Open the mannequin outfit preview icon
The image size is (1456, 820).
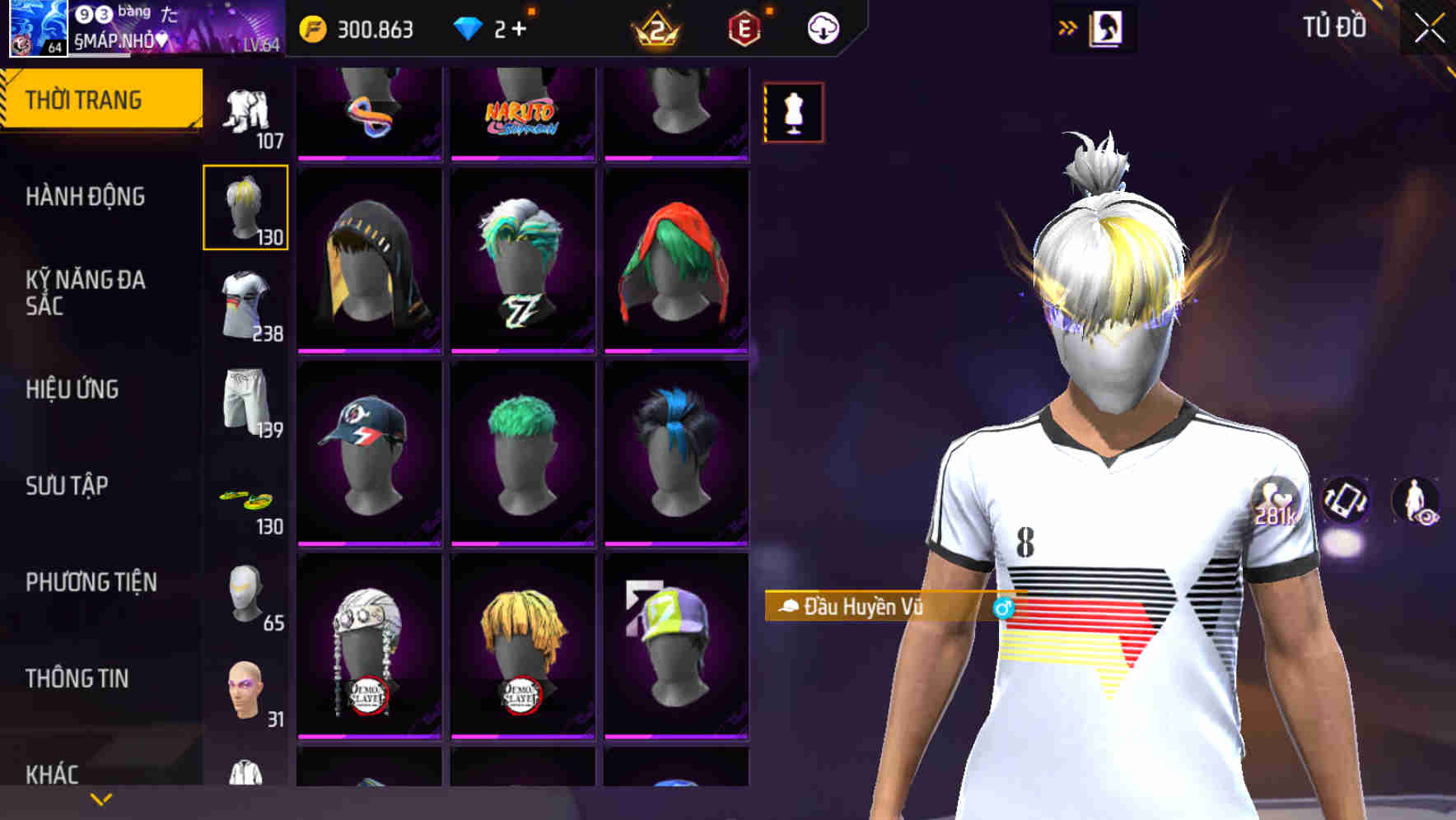(793, 112)
